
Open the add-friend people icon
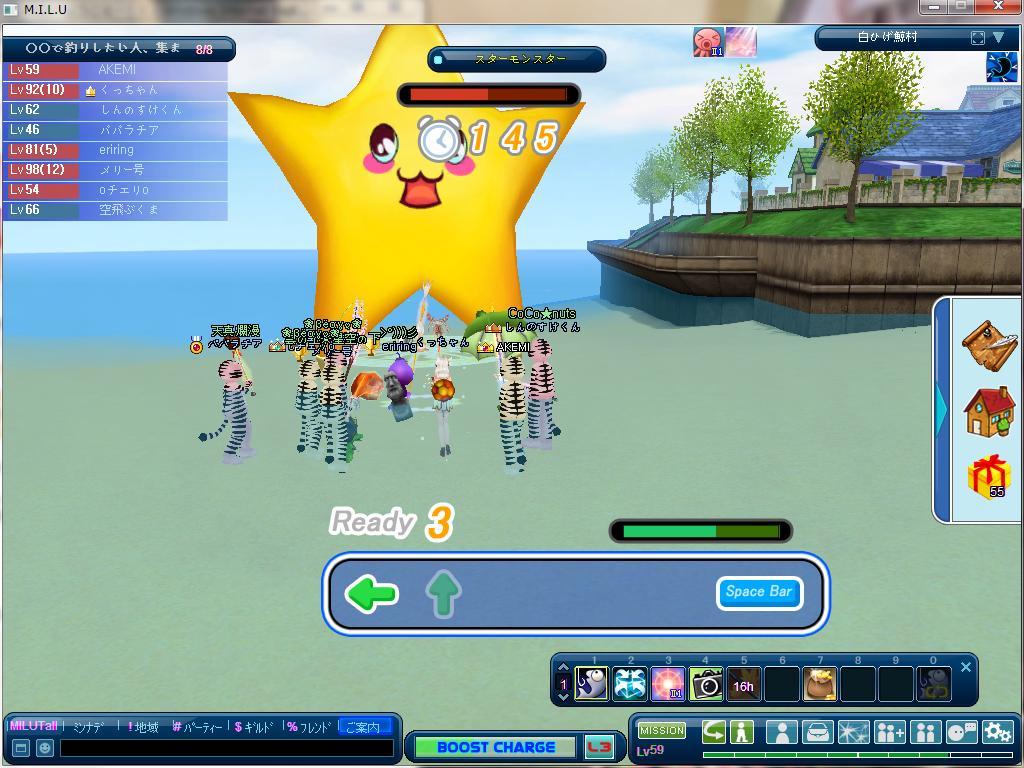pos(889,732)
